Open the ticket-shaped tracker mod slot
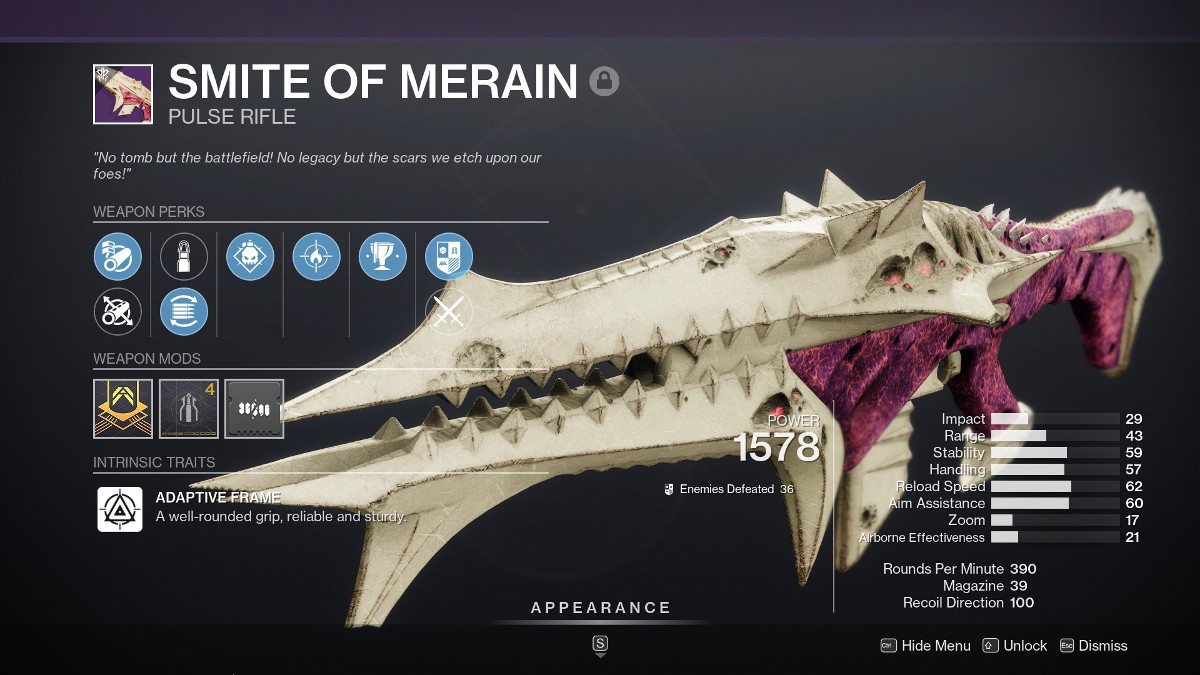1200x675 pixels. tap(254, 408)
